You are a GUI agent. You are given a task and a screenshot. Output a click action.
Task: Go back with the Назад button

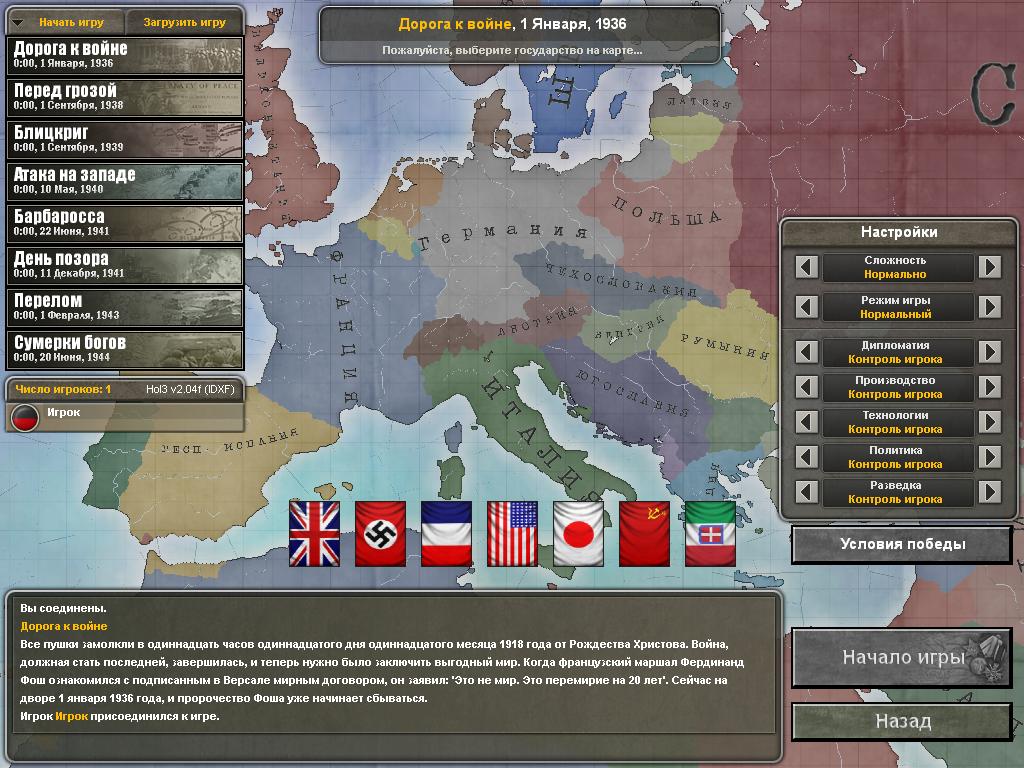coord(902,721)
